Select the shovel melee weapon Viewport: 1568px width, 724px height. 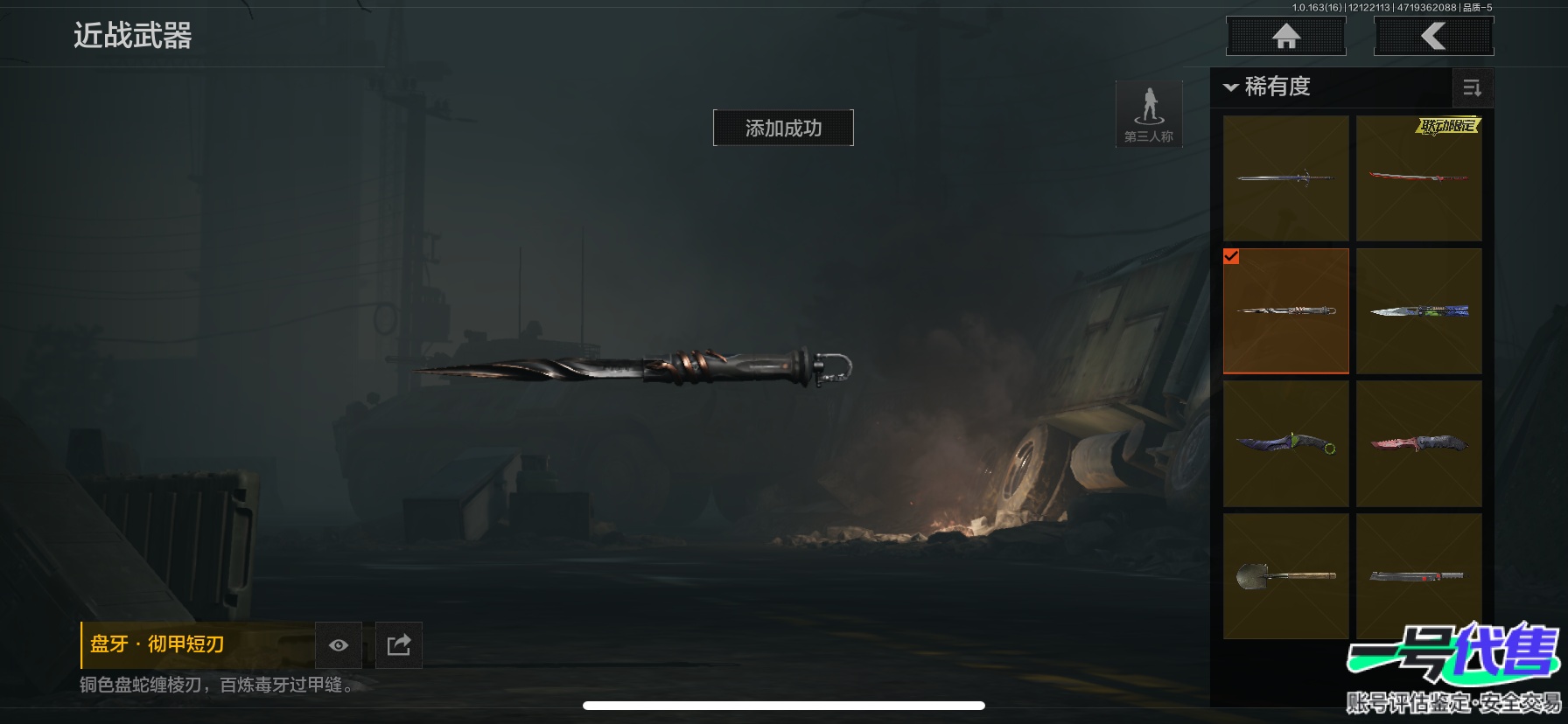point(1285,576)
